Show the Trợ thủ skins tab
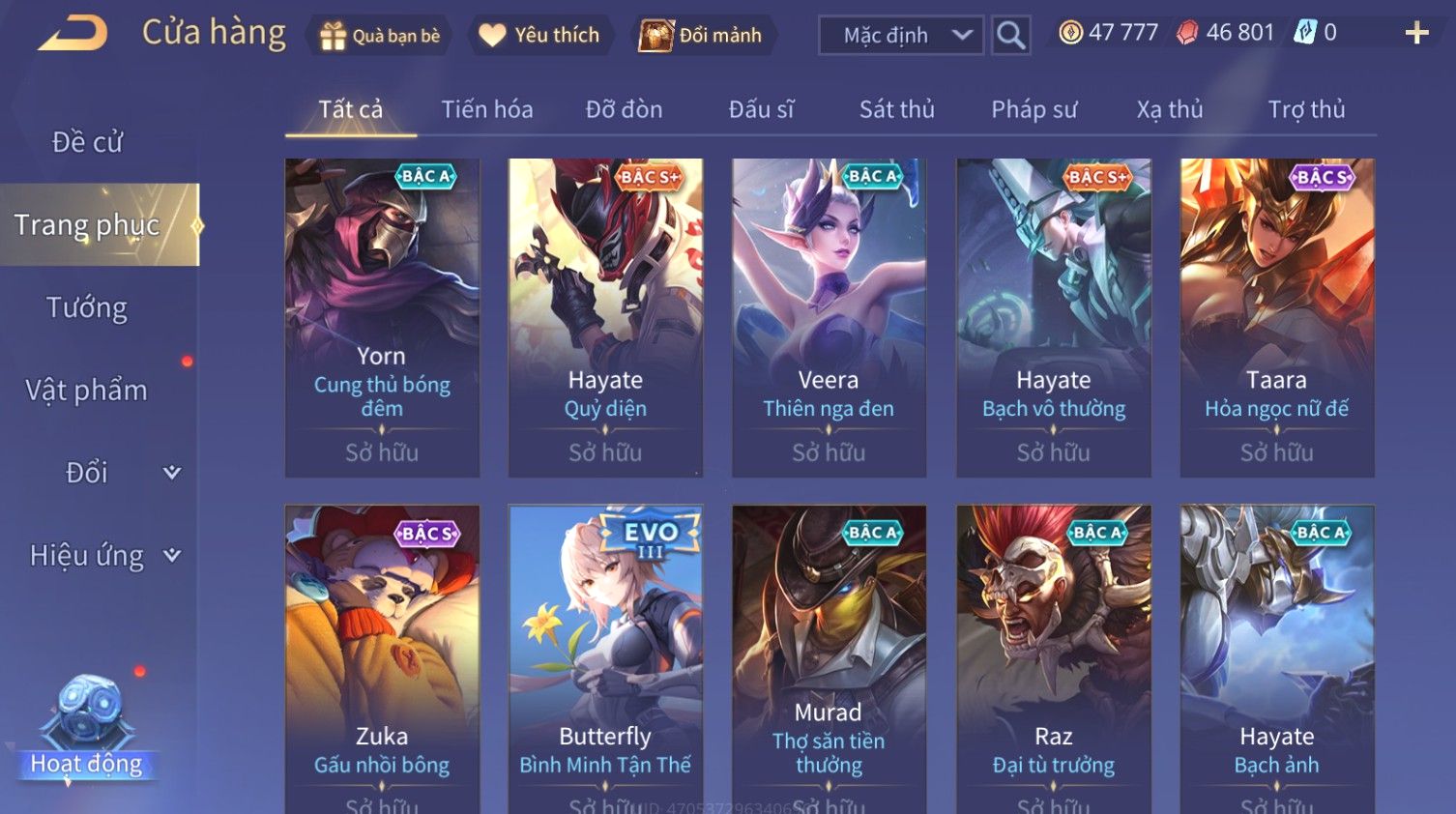This screenshot has width=1456, height=814. pyautogui.click(x=1306, y=109)
